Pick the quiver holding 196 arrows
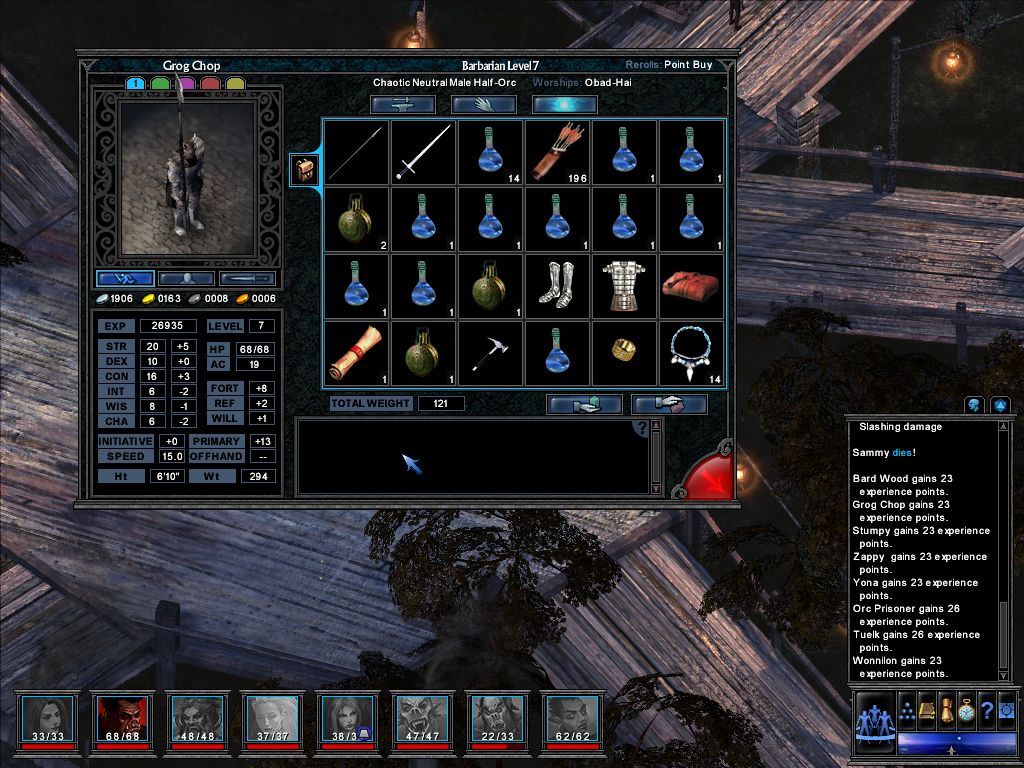Screen dimensions: 1024x768 tap(558, 152)
